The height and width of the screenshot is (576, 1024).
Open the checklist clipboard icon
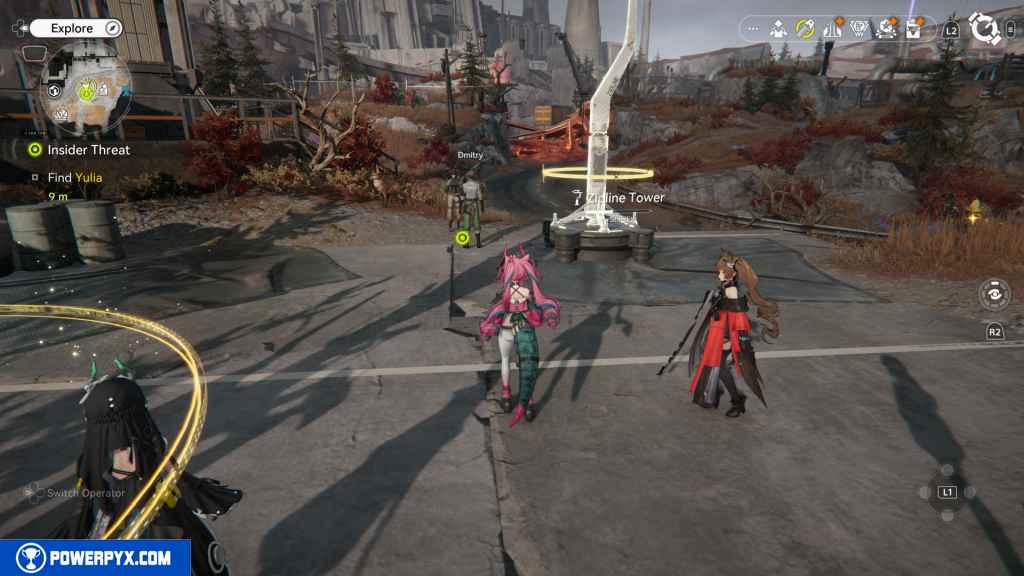(913, 29)
